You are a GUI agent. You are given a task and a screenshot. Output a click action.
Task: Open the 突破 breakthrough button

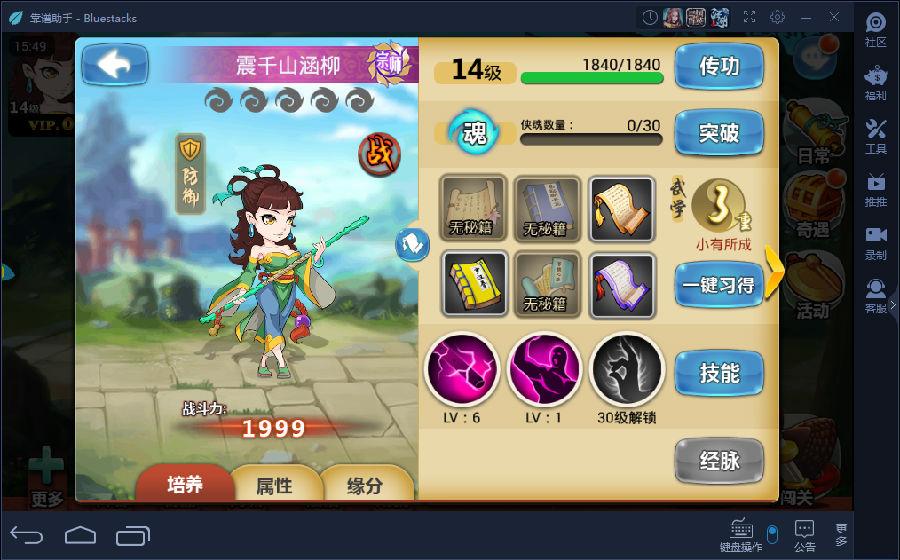coord(719,133)
